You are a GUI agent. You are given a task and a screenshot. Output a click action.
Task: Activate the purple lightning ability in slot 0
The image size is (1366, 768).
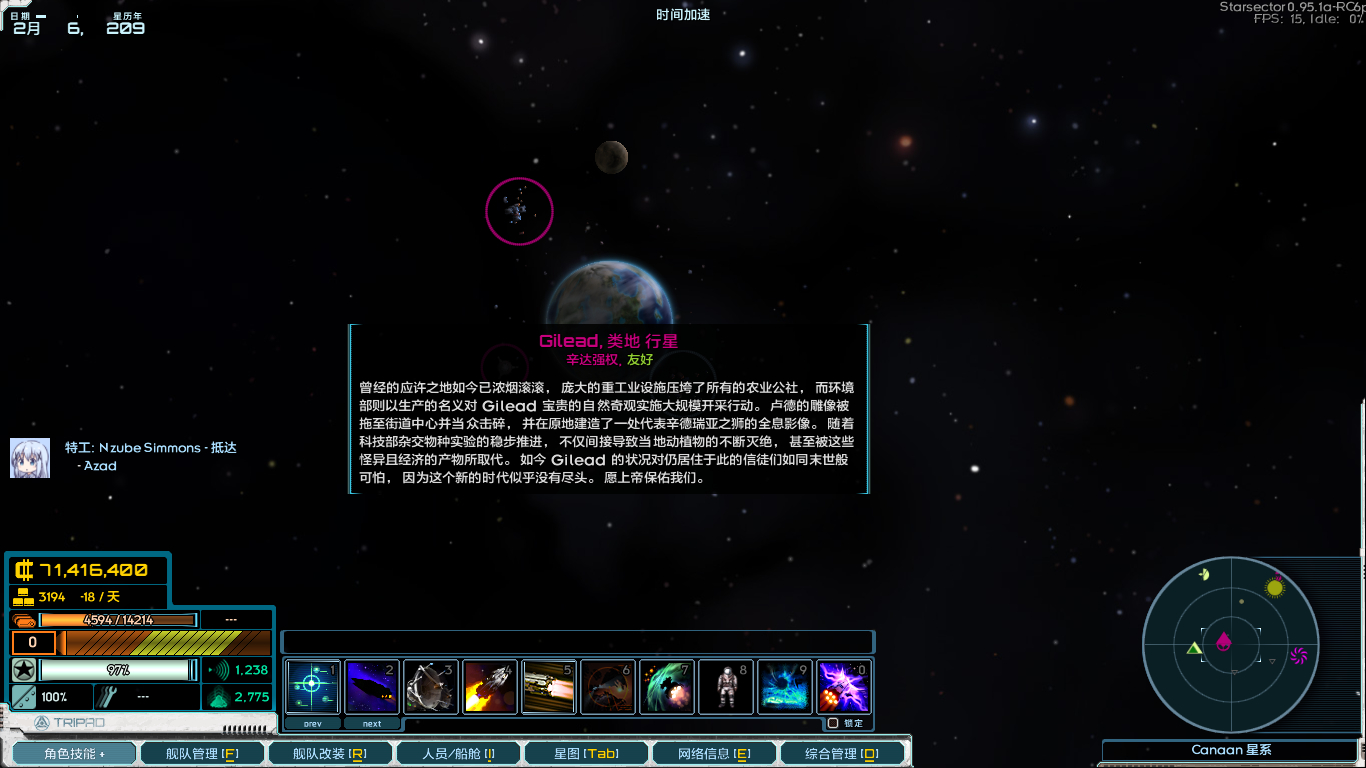844,686
